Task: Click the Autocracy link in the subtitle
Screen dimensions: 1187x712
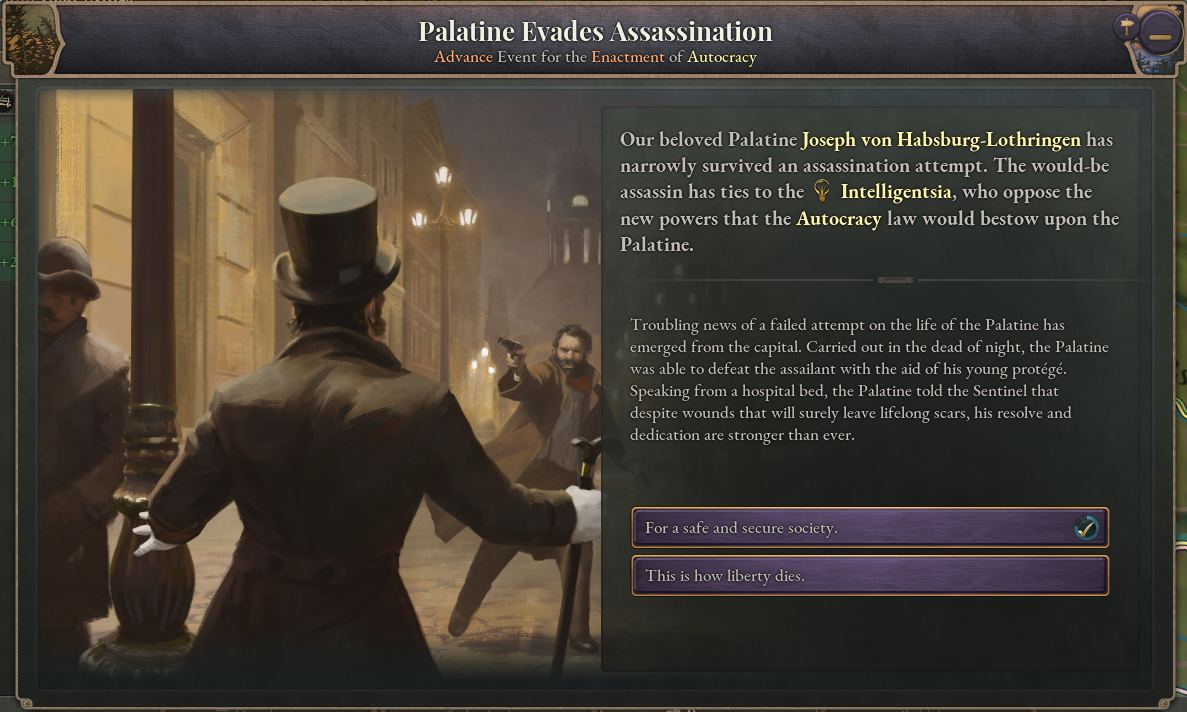Action: click(x=721, y=57)
